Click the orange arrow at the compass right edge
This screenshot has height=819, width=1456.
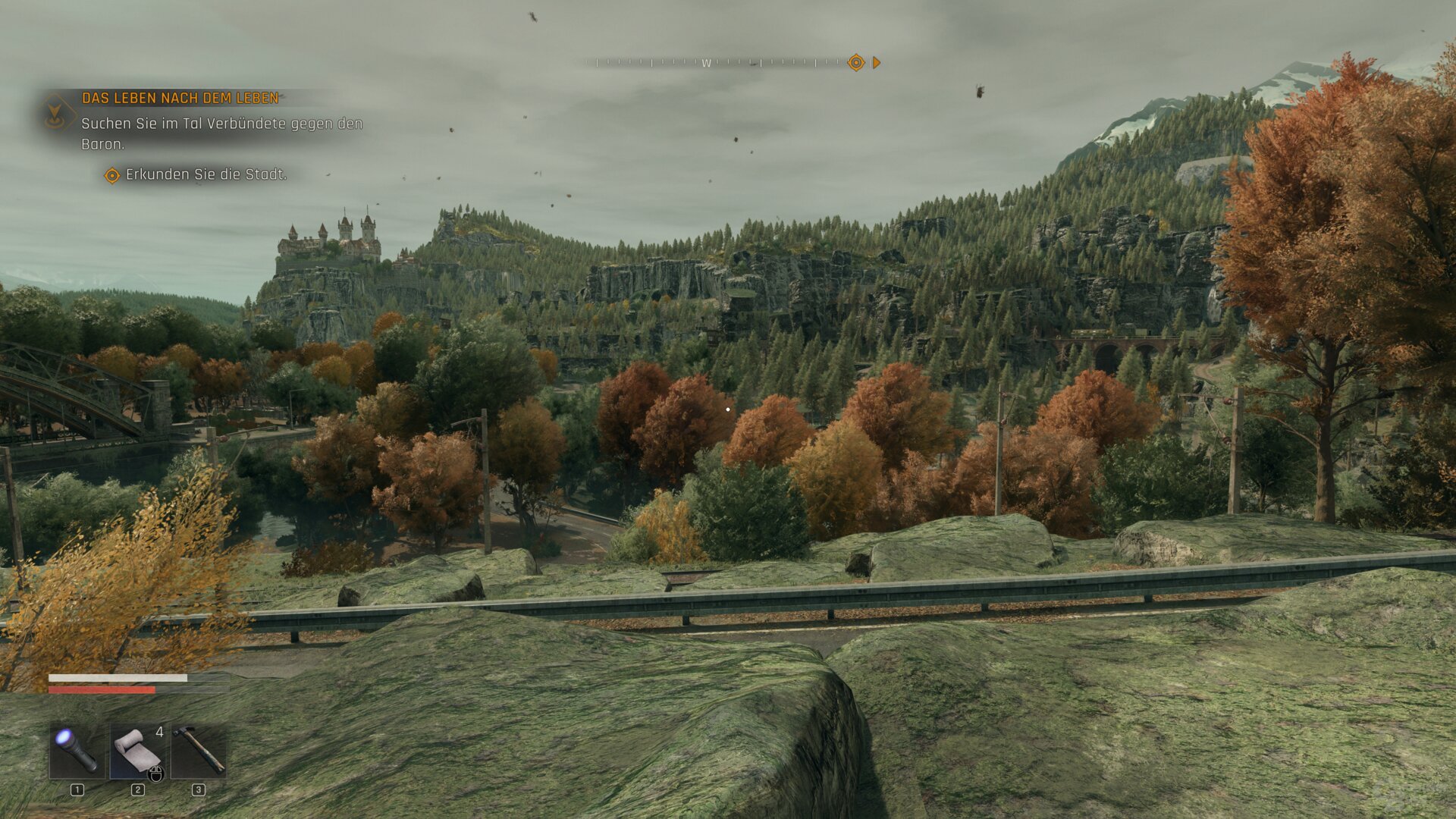pyautogui.click(x=877, y=63)
